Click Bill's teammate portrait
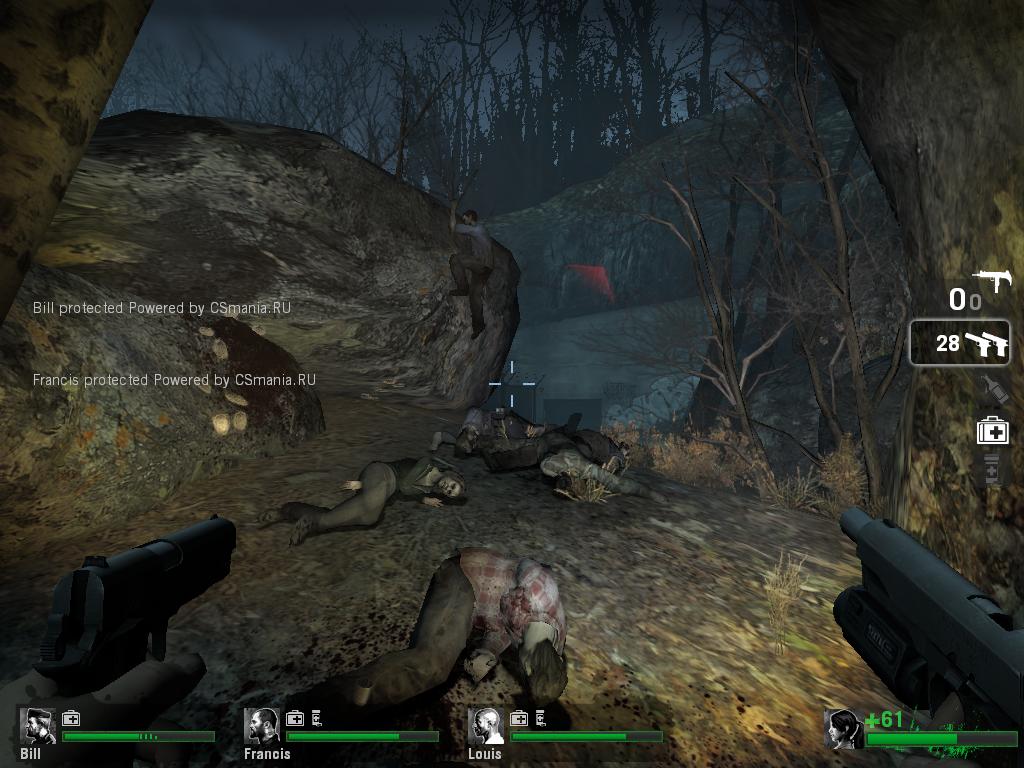 [x=37, y=725]
